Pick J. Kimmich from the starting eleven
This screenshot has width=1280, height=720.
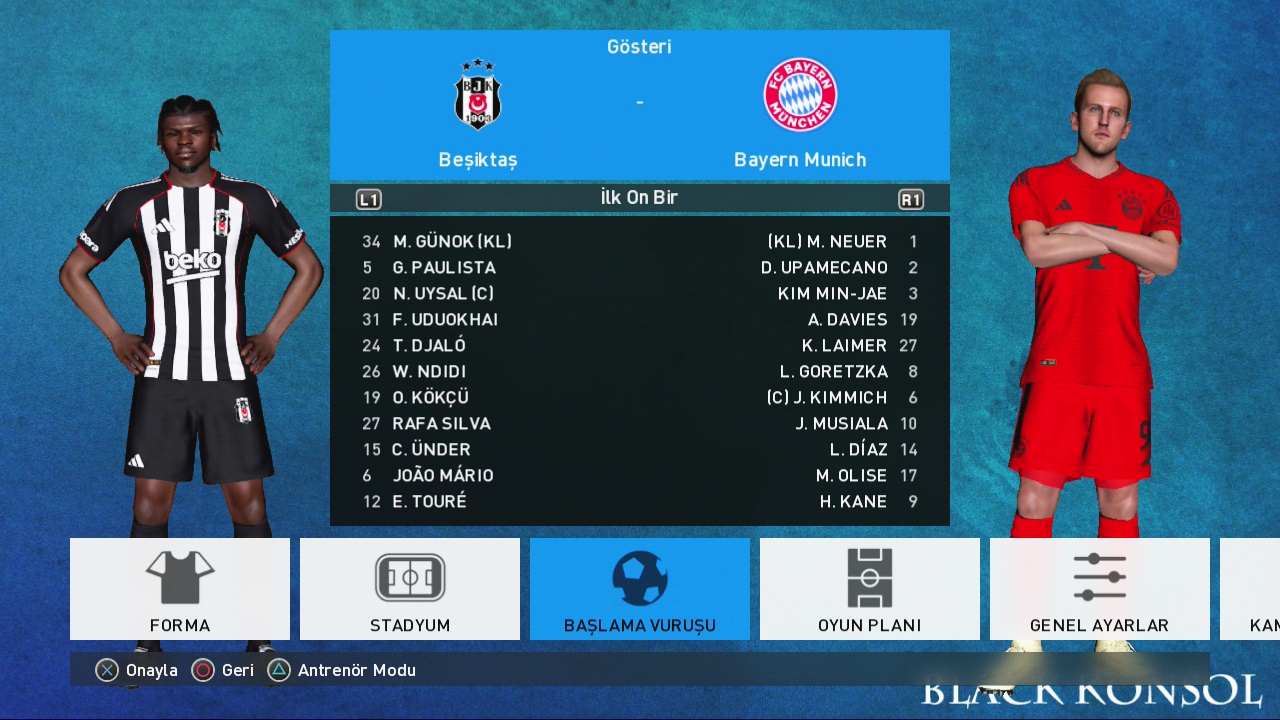click(826, 398)
